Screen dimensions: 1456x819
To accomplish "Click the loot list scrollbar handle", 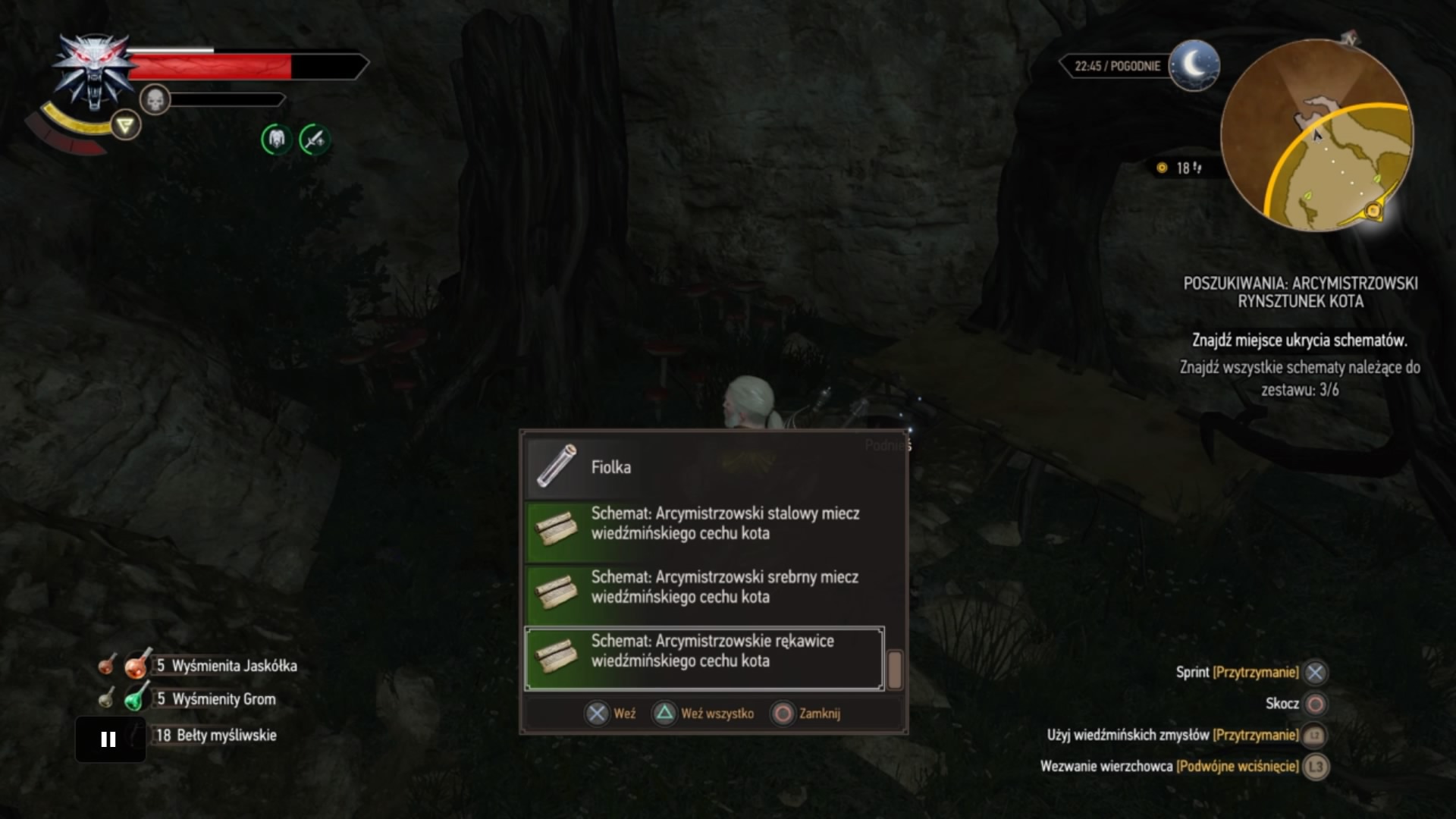I will (895, 669).
